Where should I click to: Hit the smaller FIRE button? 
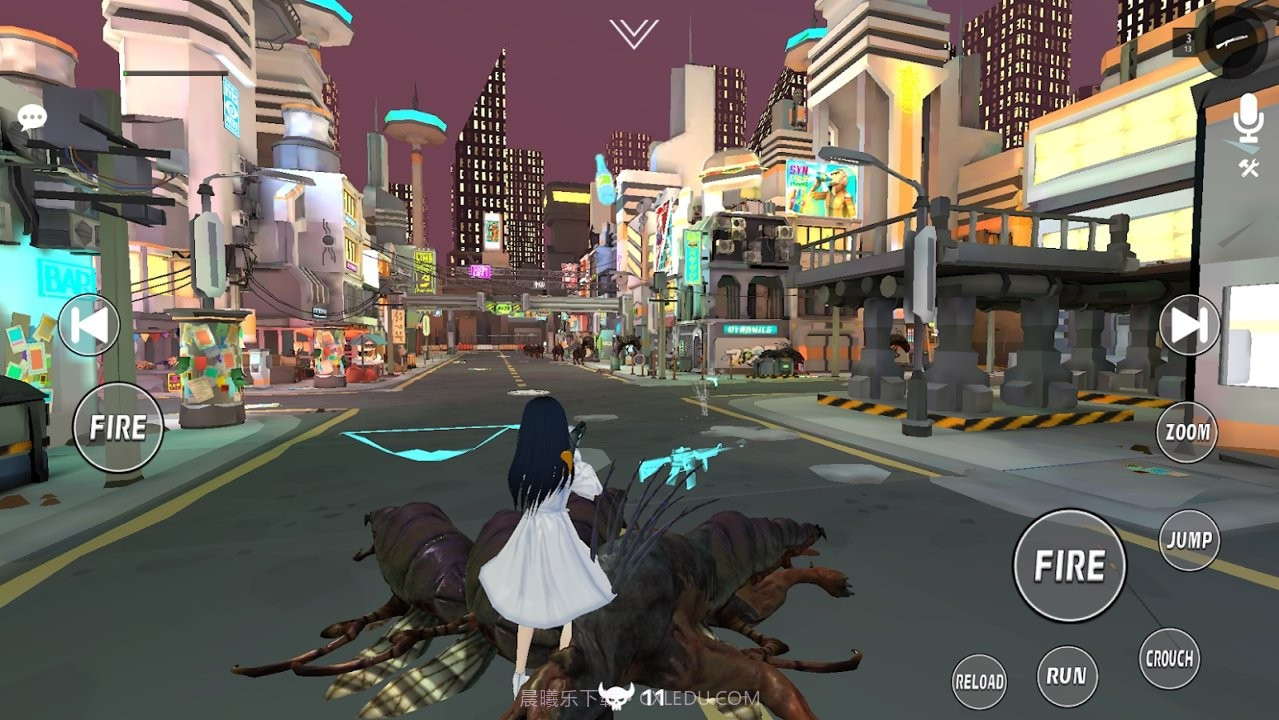tap(118, 428)
